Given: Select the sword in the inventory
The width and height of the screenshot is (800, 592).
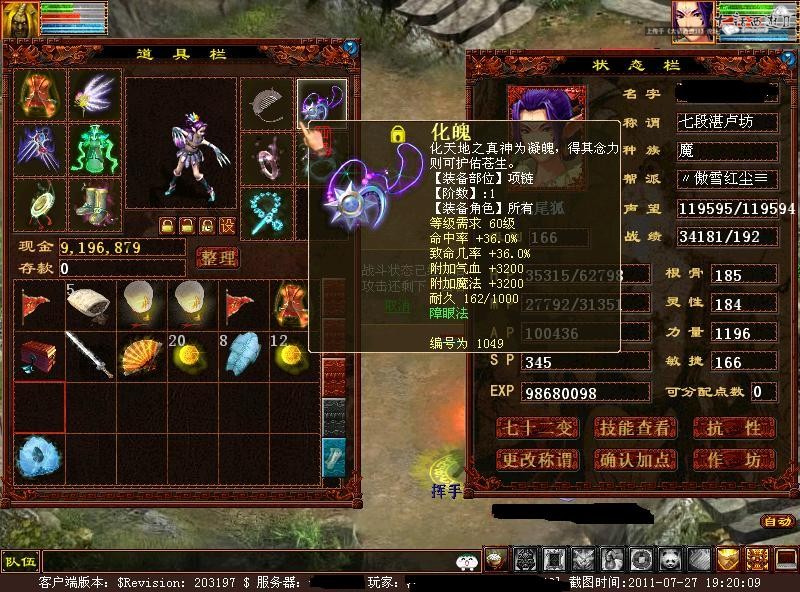Looking at the screenshot, I should (90, 355).
